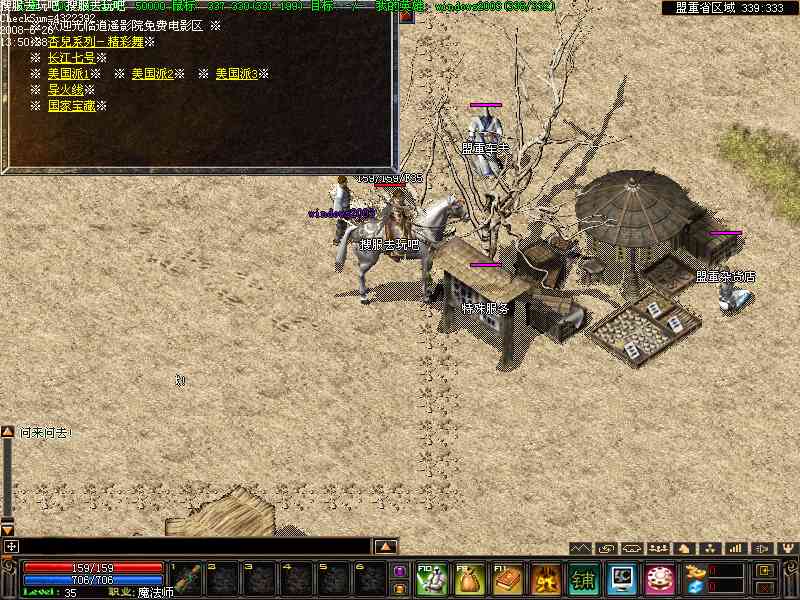Select the 导火线 link
Image resolution: width=800 pixels, height=600 pixels.
(65, 90)
